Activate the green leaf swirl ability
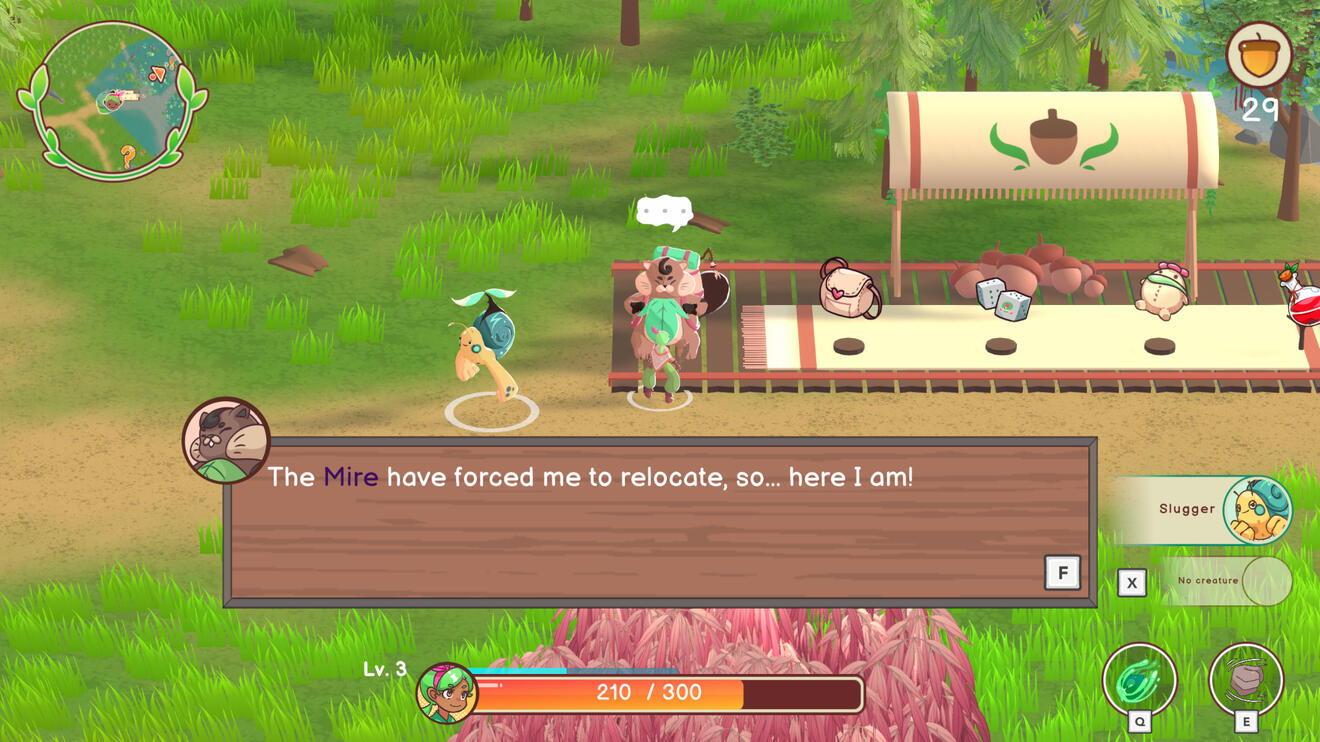 click(x=1139, y=681)
